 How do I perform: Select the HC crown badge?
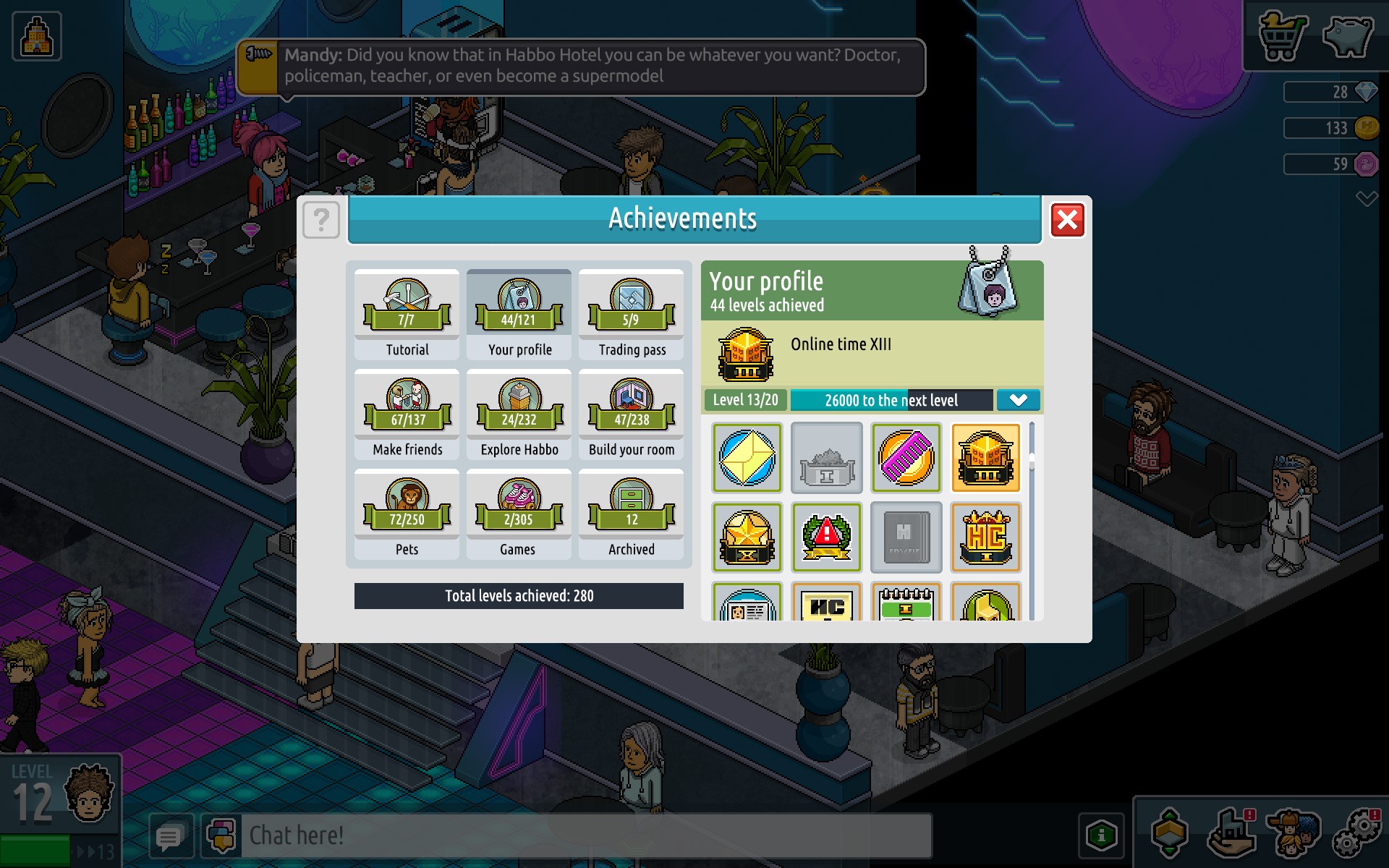[985, 537]
